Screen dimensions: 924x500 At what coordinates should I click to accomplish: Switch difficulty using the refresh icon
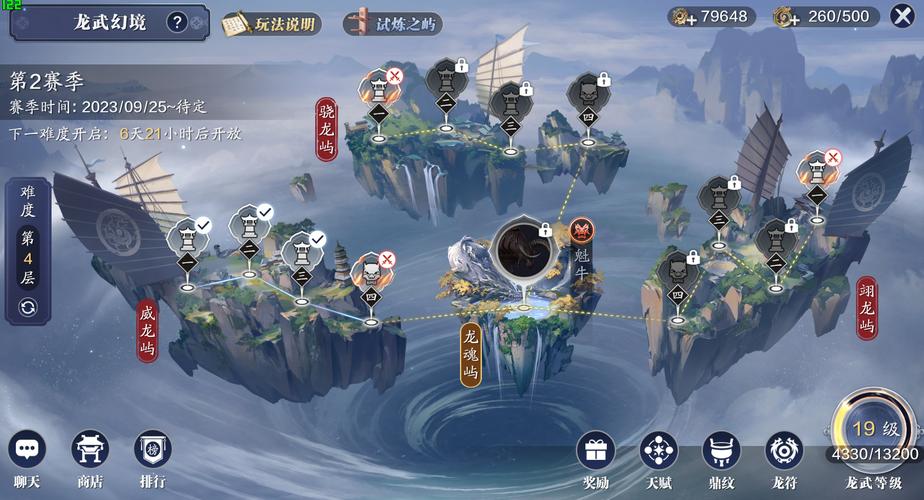pyautogui.click(x=27, y=306)
